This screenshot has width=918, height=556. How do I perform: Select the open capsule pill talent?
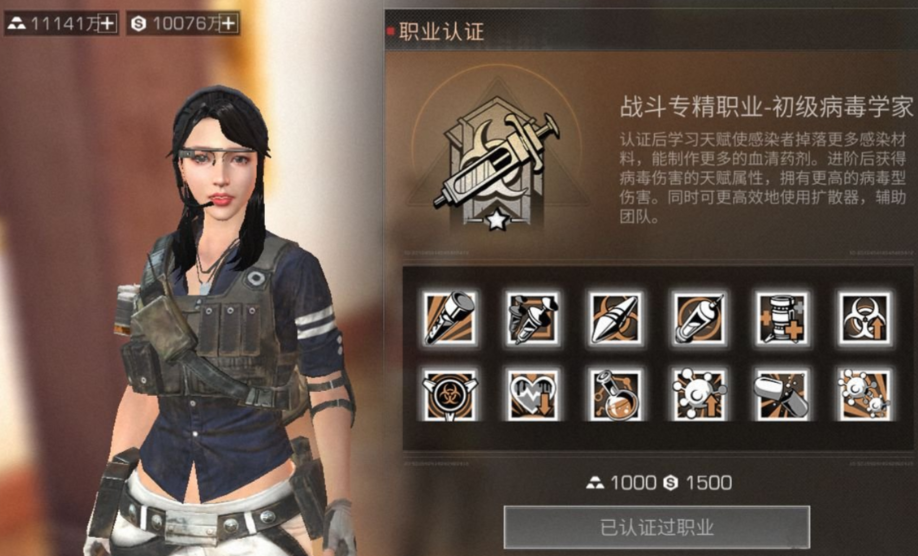pos(782,395)
